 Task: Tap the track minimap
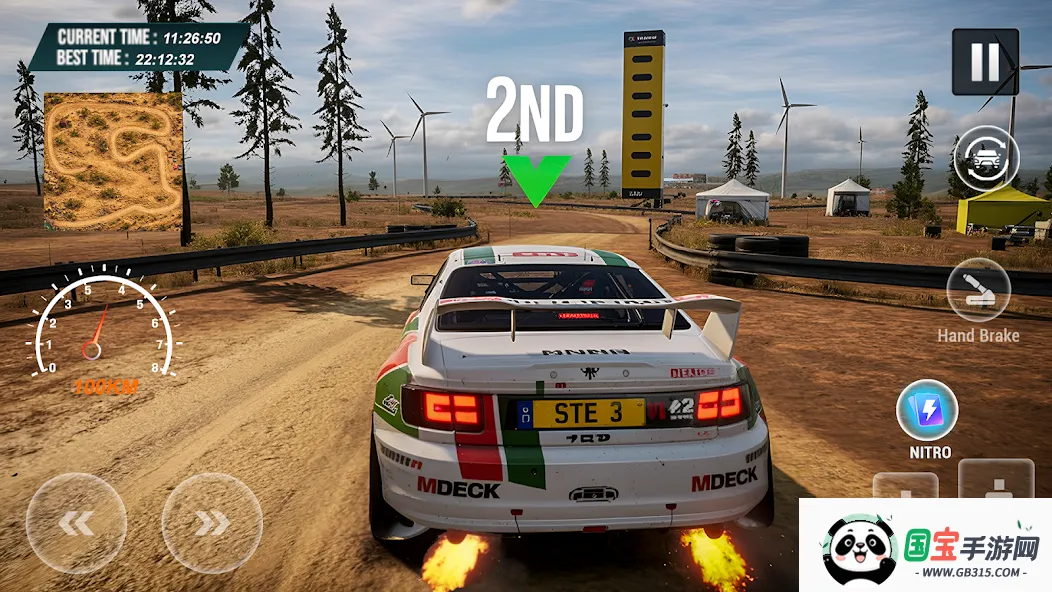(x=113, y=161)
